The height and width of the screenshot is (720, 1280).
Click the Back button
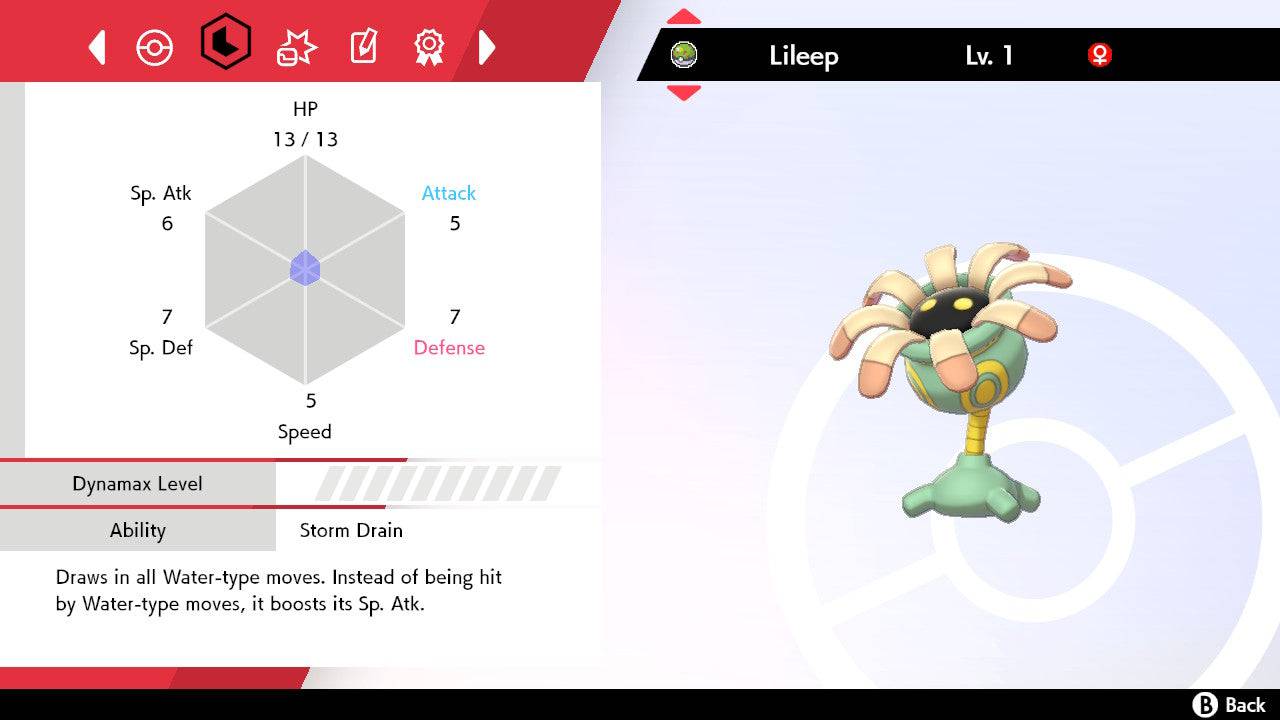[1229, 705]
